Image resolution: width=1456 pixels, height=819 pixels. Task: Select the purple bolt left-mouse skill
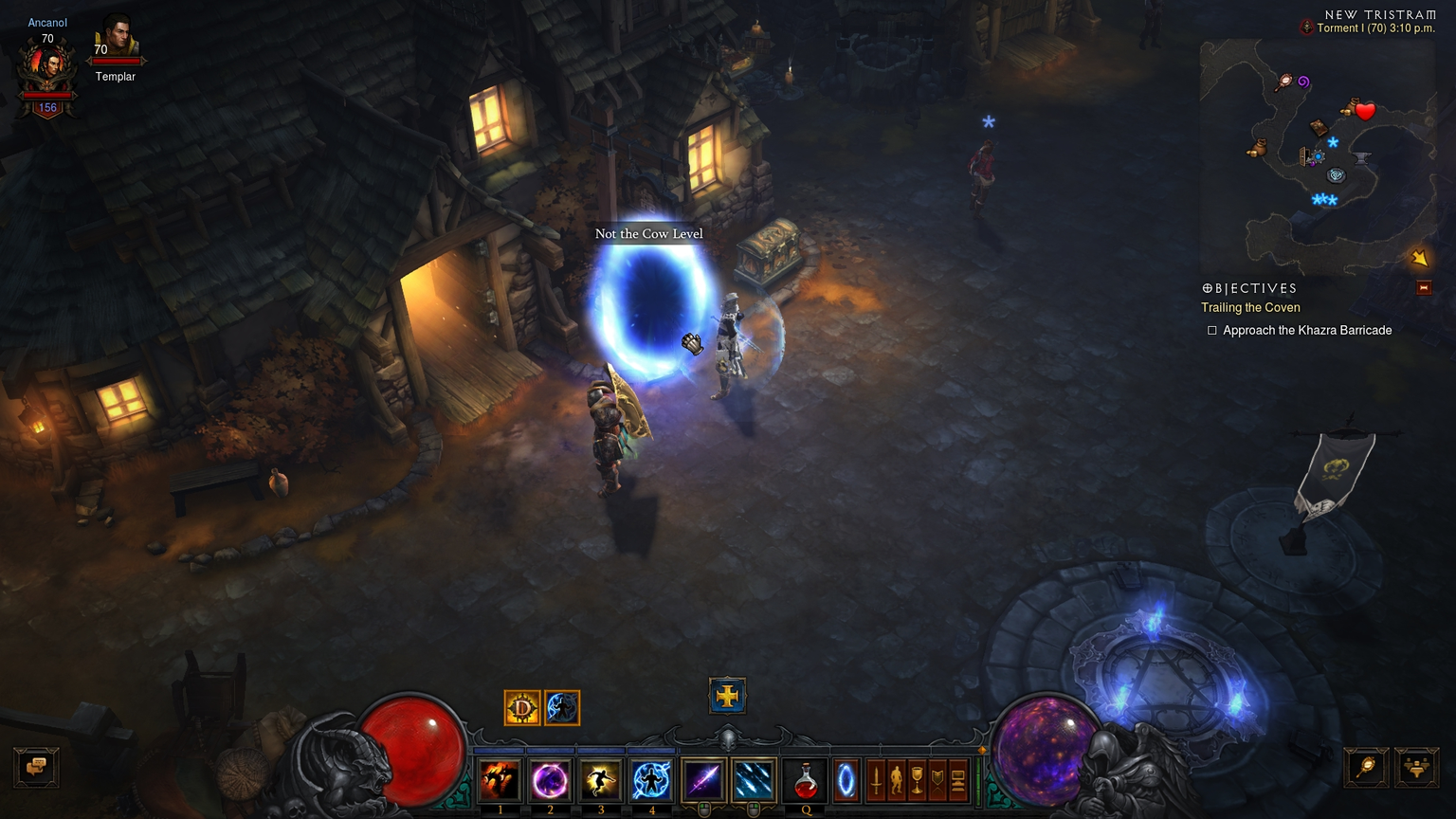pos(703,780)
